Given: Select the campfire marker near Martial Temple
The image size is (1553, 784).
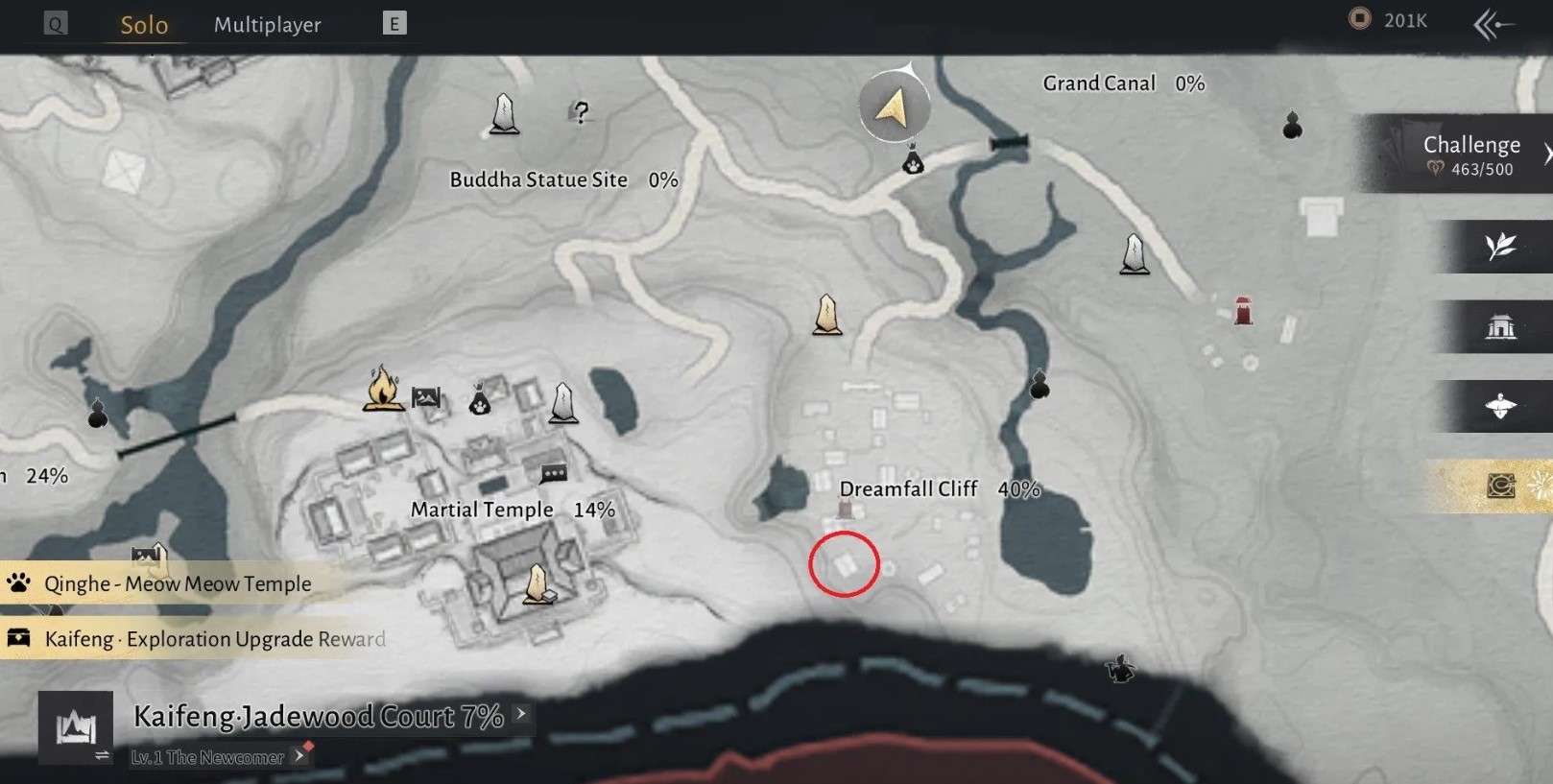Looking at the screenshot, I should click(382, 389).
